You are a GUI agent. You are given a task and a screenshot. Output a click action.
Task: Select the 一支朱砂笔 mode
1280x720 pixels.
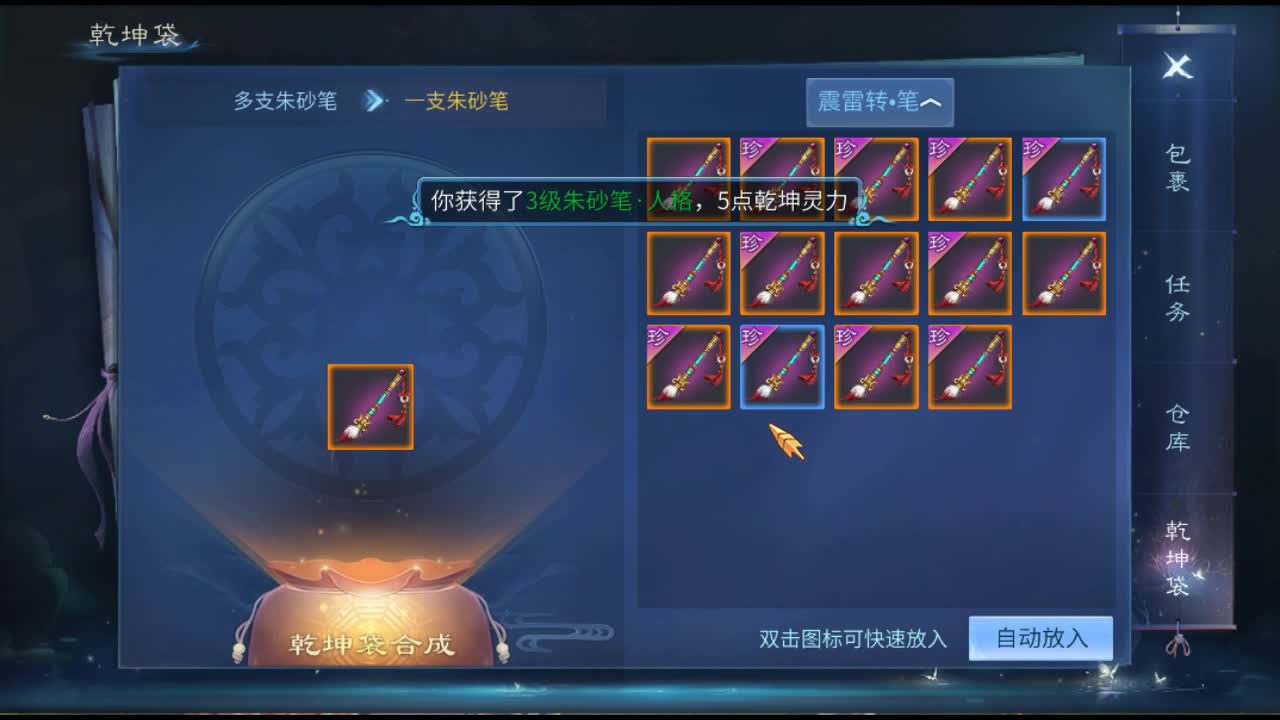click(x=459, y=101)
